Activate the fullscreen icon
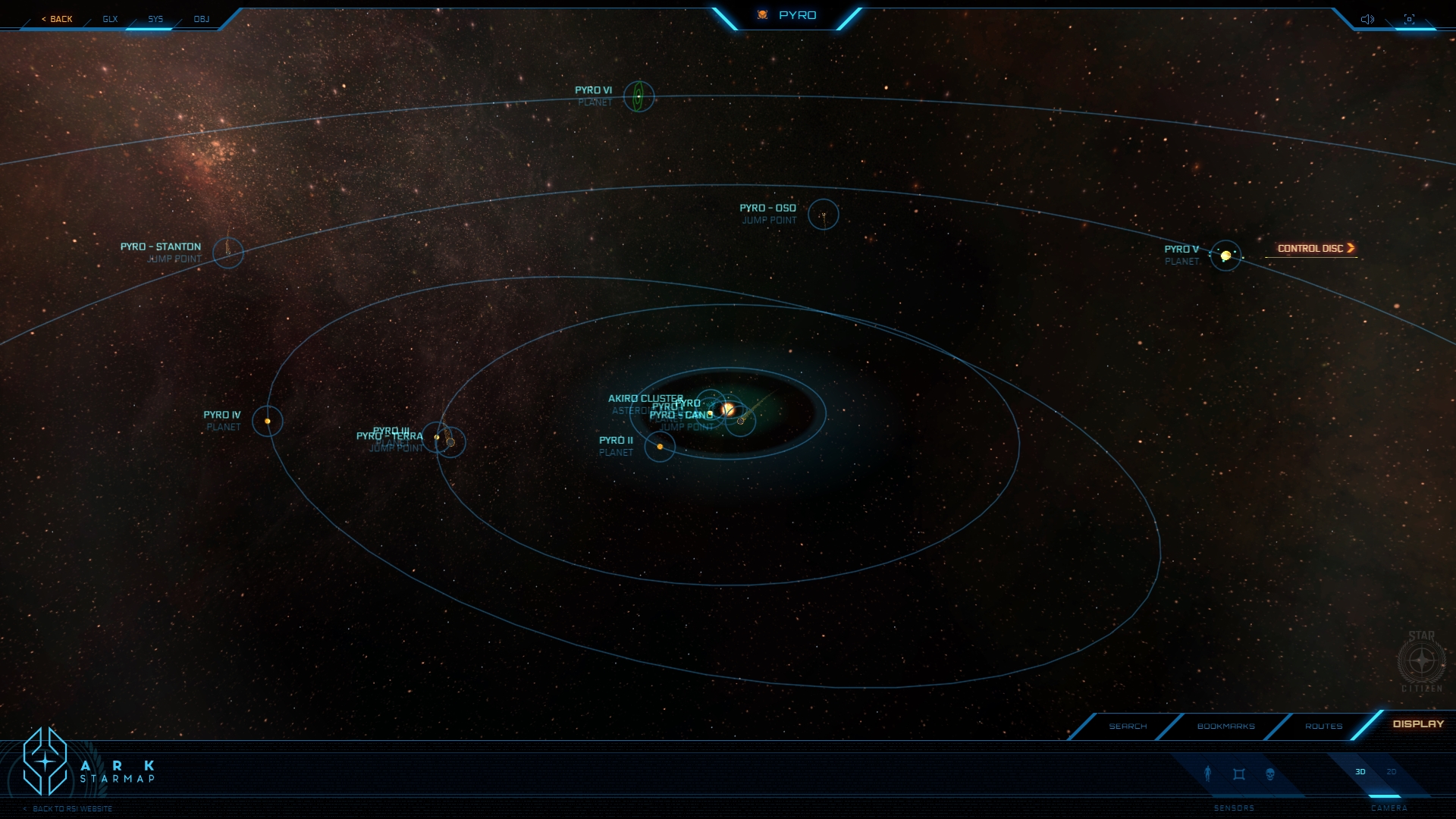Screen dimensions: 1456x819 [1409, 19]
